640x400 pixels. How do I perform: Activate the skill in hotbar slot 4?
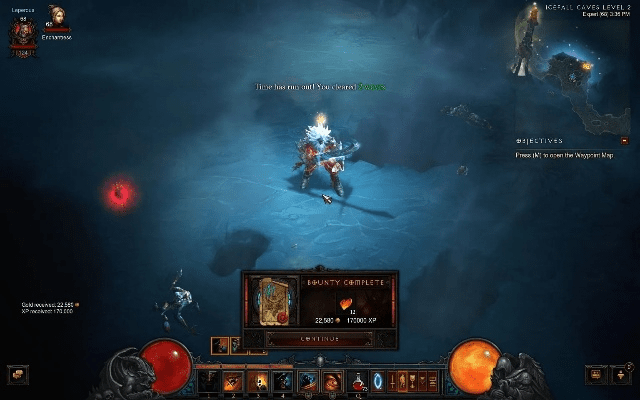point(281,381)
